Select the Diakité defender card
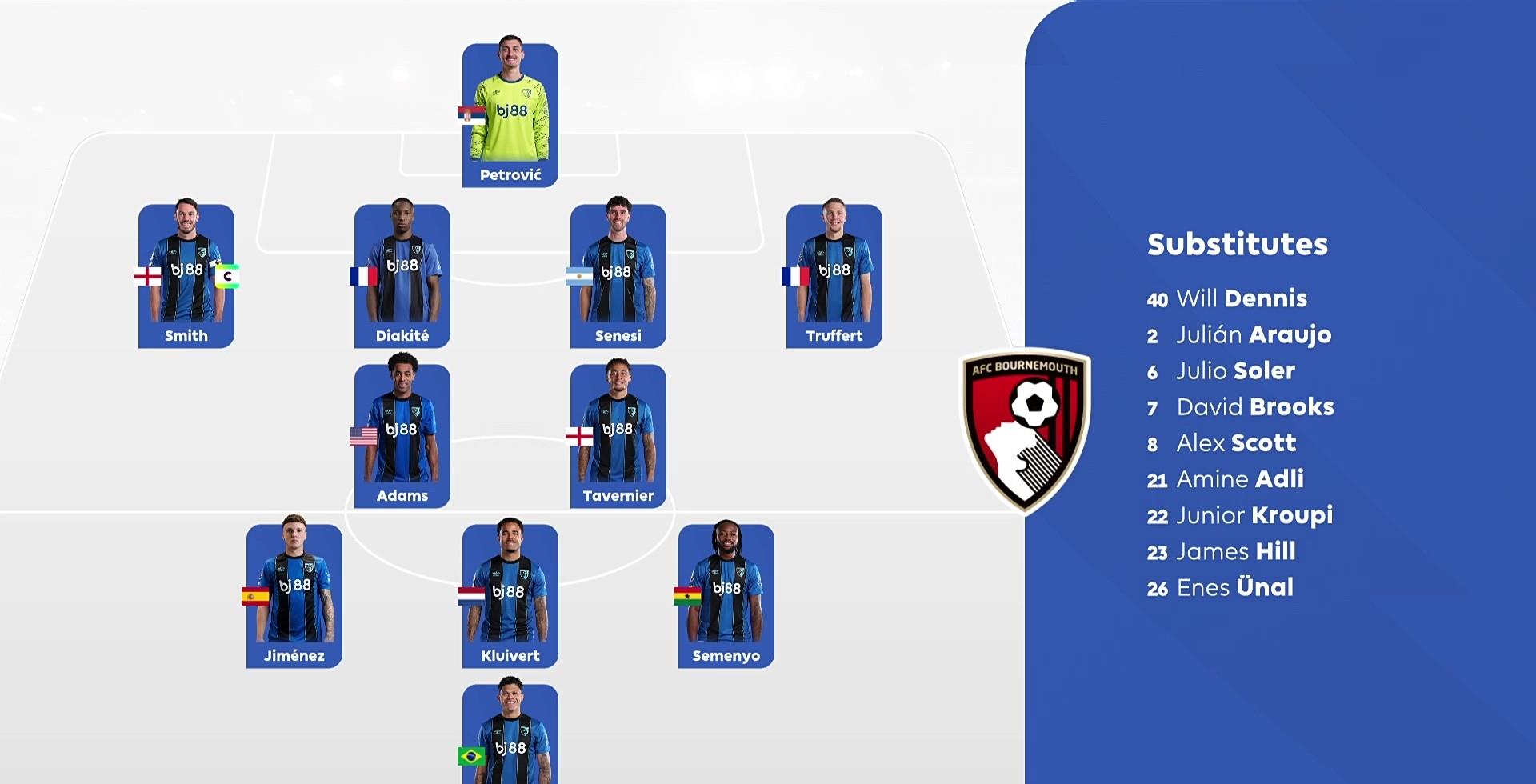 tap(402, 276)
